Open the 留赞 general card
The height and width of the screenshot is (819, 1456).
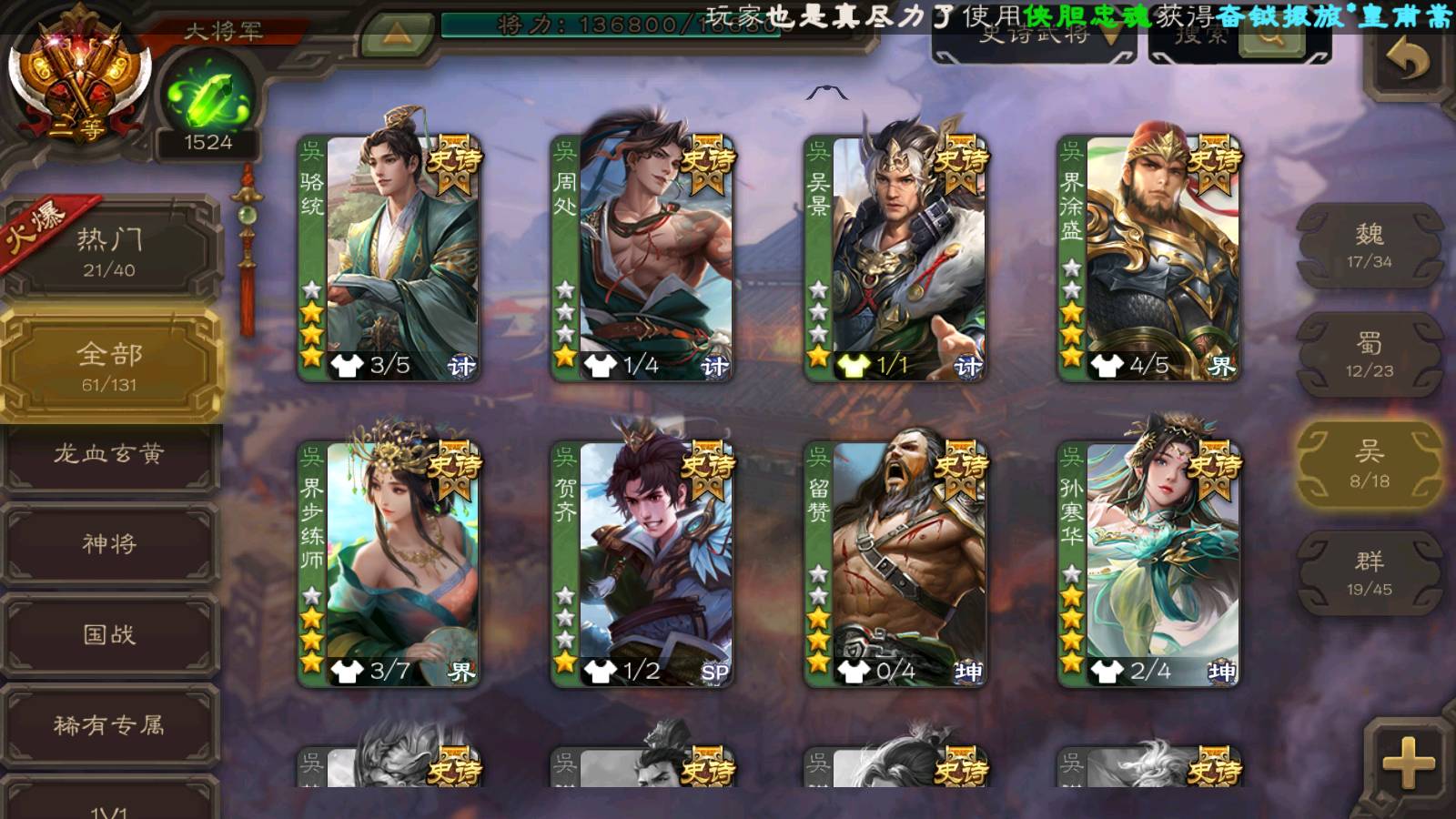pyautogui.click(x=896, y=564)
